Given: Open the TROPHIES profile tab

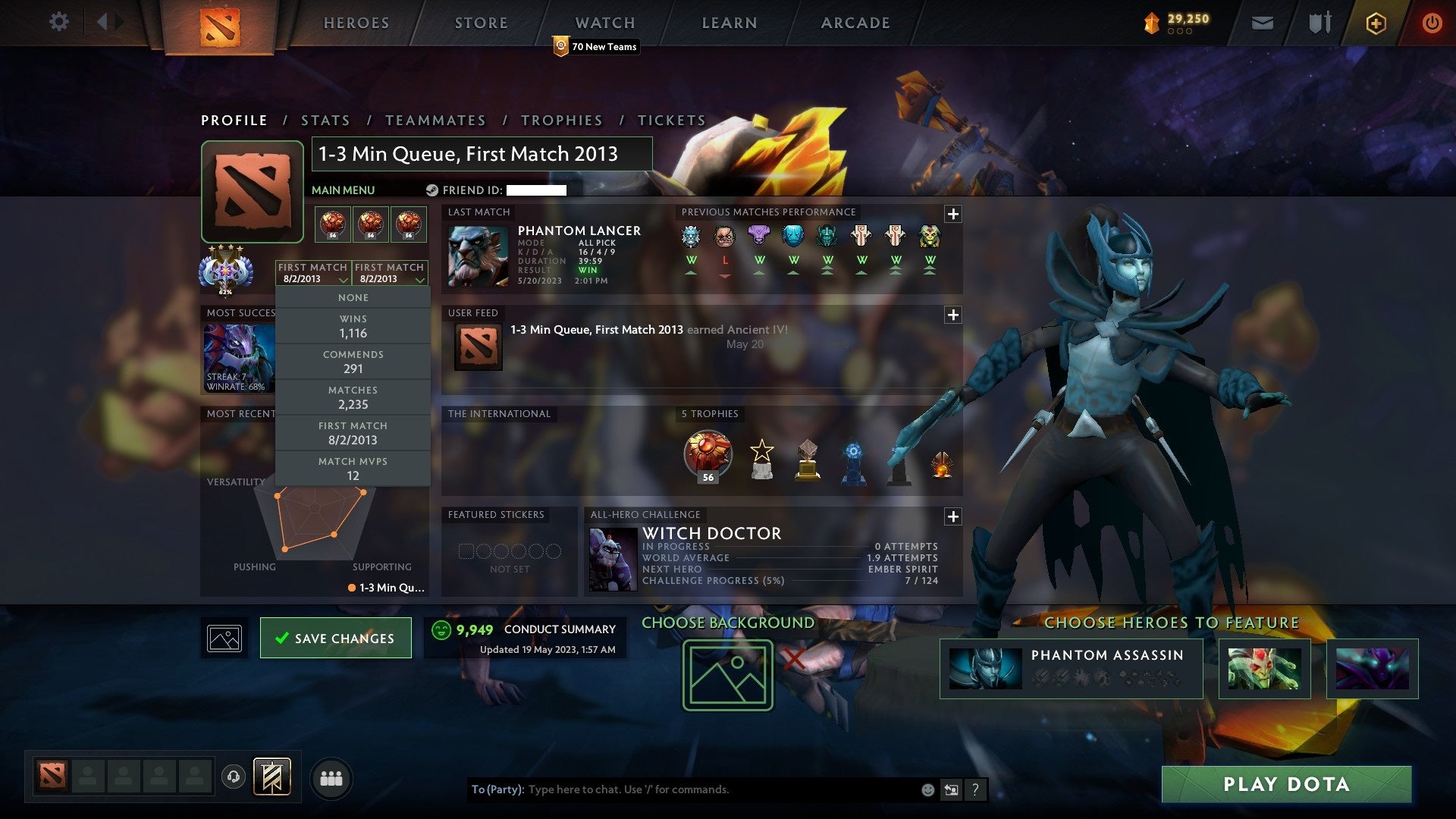Looking at the screenshot, I should point(561,120).
